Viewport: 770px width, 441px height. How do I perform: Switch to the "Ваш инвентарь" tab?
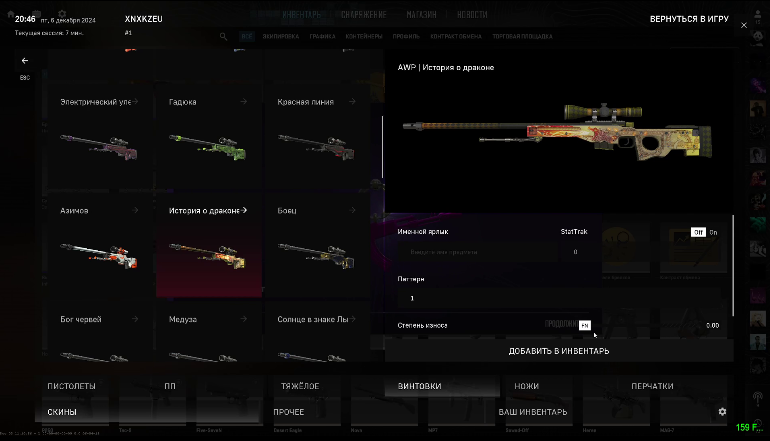tap(533, 412)
